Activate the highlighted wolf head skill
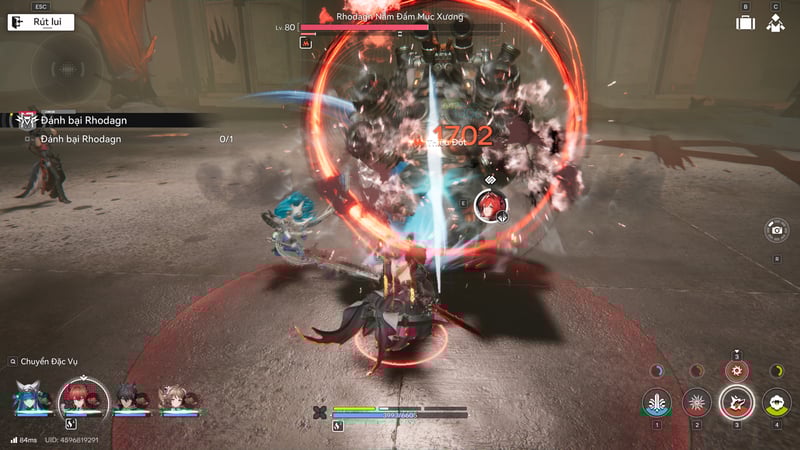Image resolution: width=800 pixels, height=450 pixels. (x=737, y=401)
